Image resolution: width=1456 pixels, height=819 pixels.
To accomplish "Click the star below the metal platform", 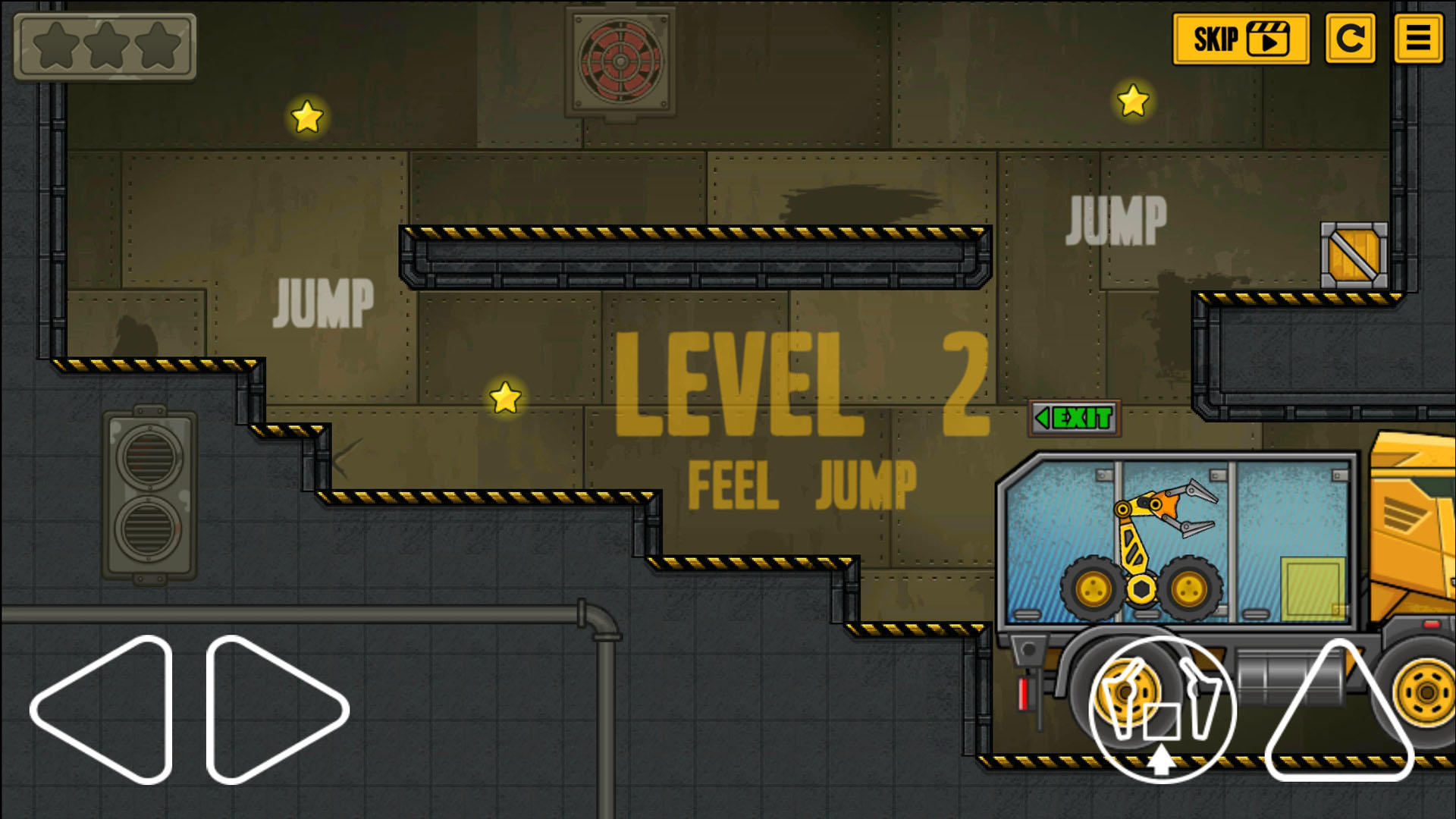I will (504, 397).
